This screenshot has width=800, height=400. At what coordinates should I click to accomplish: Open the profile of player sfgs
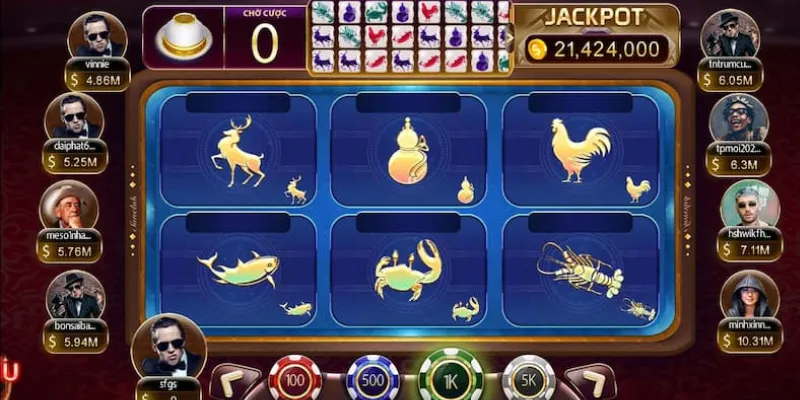(x=167, y=345)
